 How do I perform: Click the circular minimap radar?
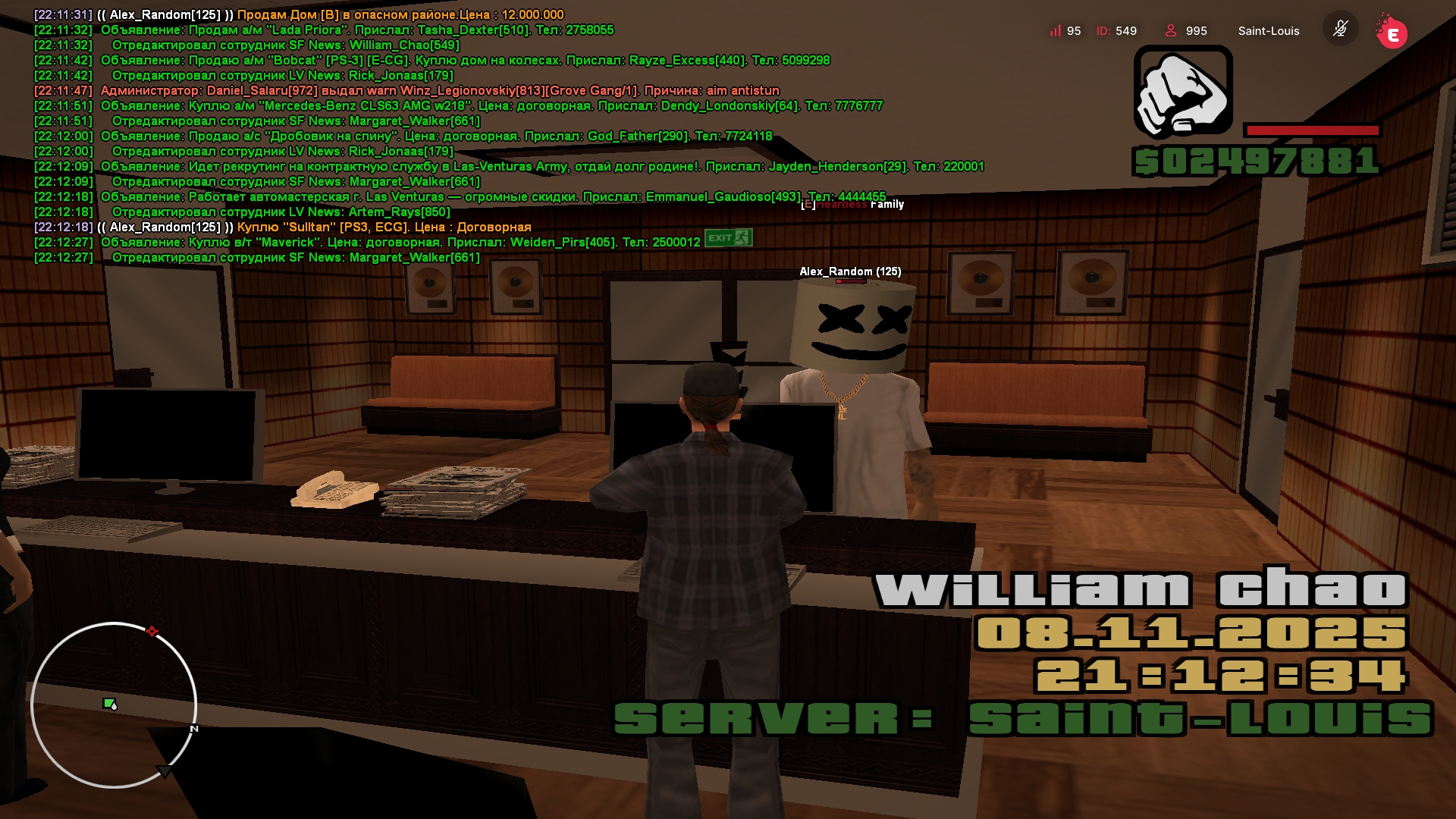point(114,705)
